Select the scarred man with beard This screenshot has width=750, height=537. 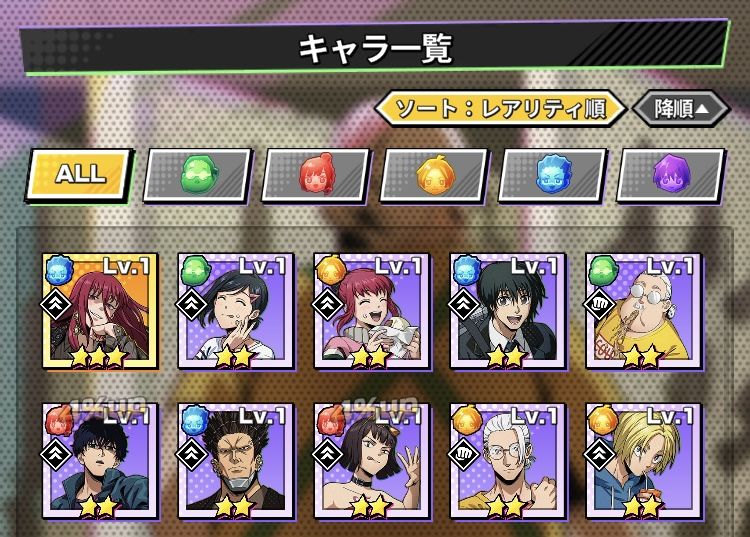point(233,461)
